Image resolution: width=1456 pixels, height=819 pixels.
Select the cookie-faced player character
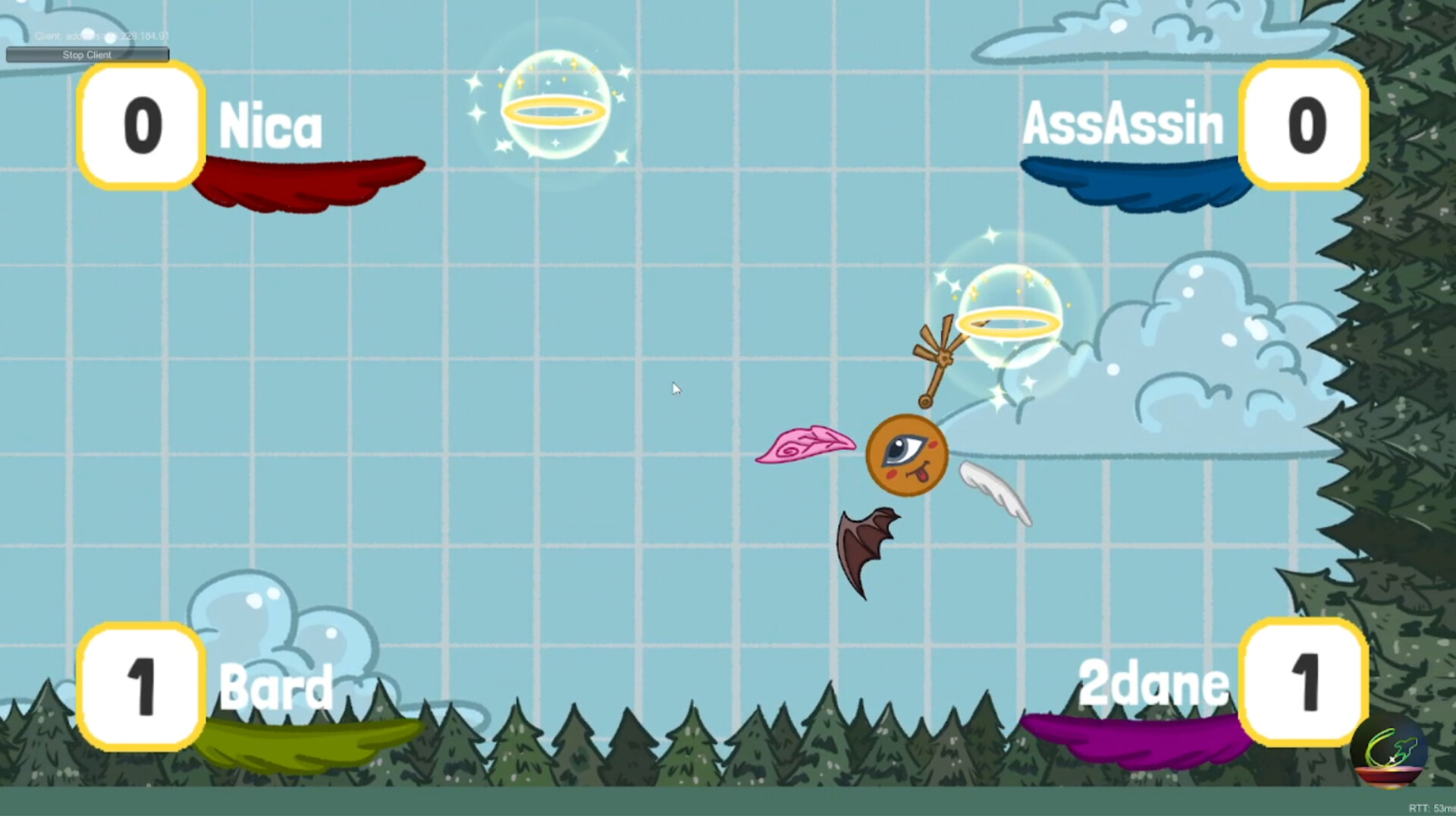906,455
